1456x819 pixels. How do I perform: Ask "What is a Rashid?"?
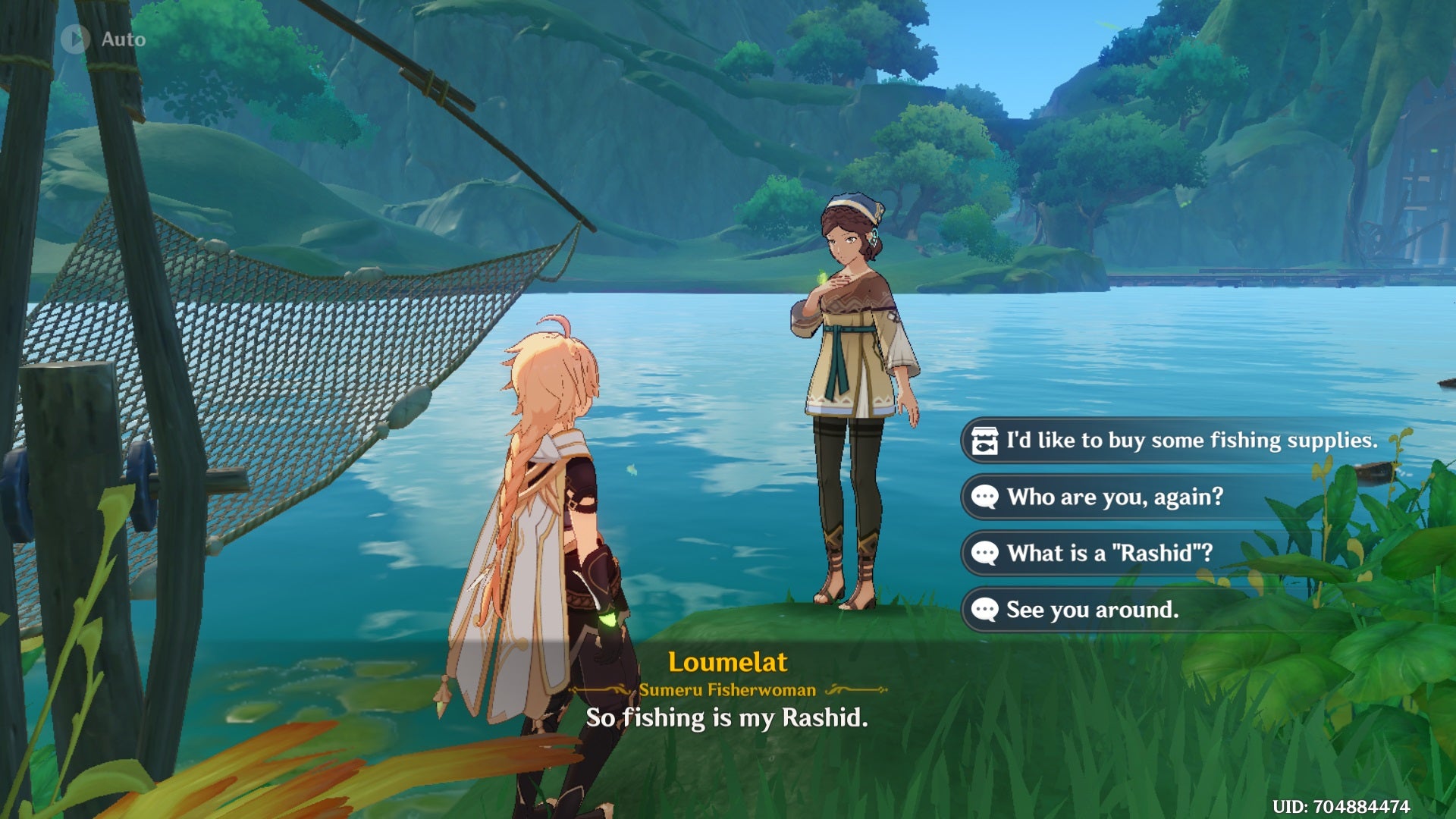coord(1109,554)
